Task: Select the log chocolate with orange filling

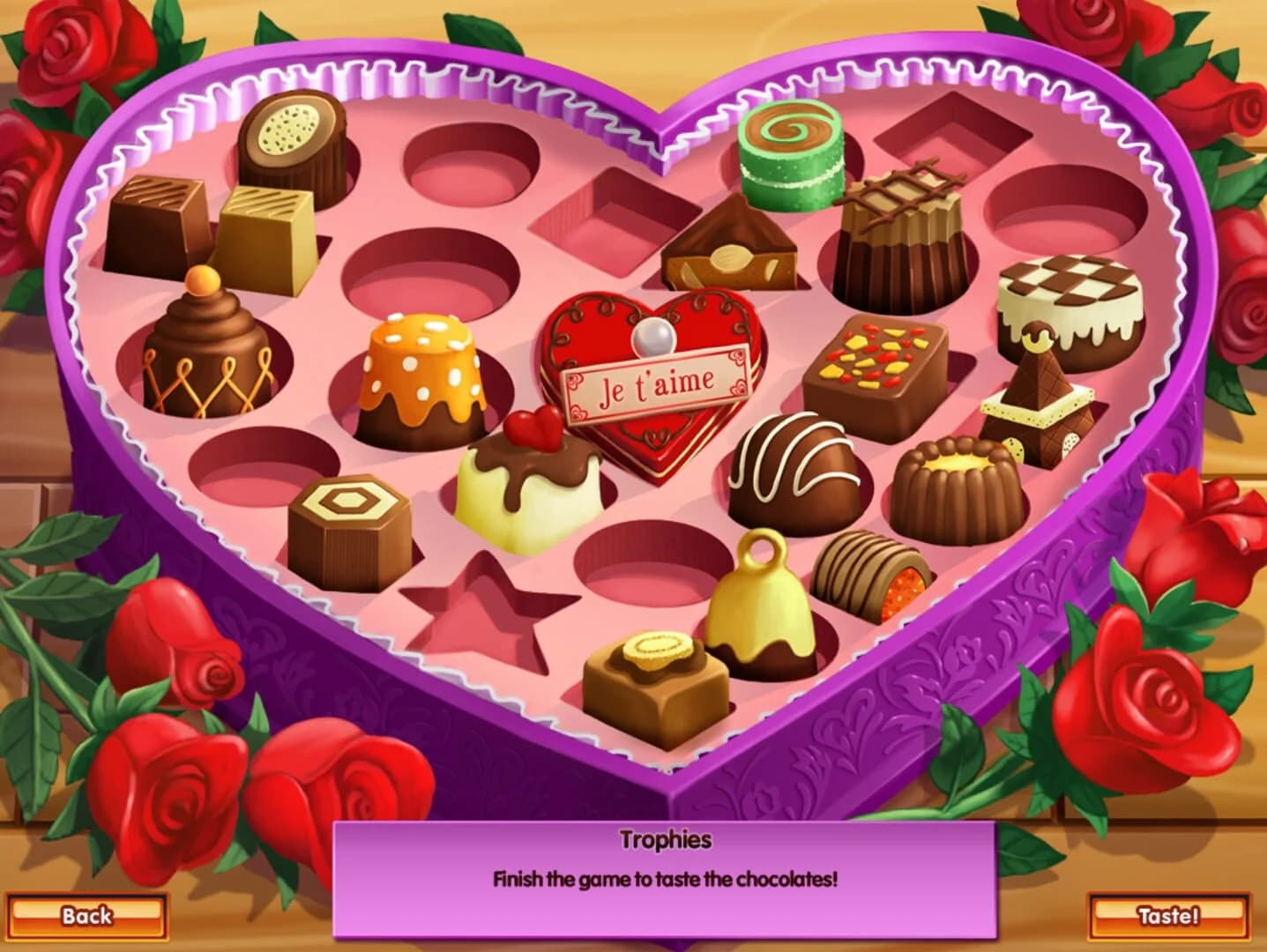Action: click(x=864, y=573)
